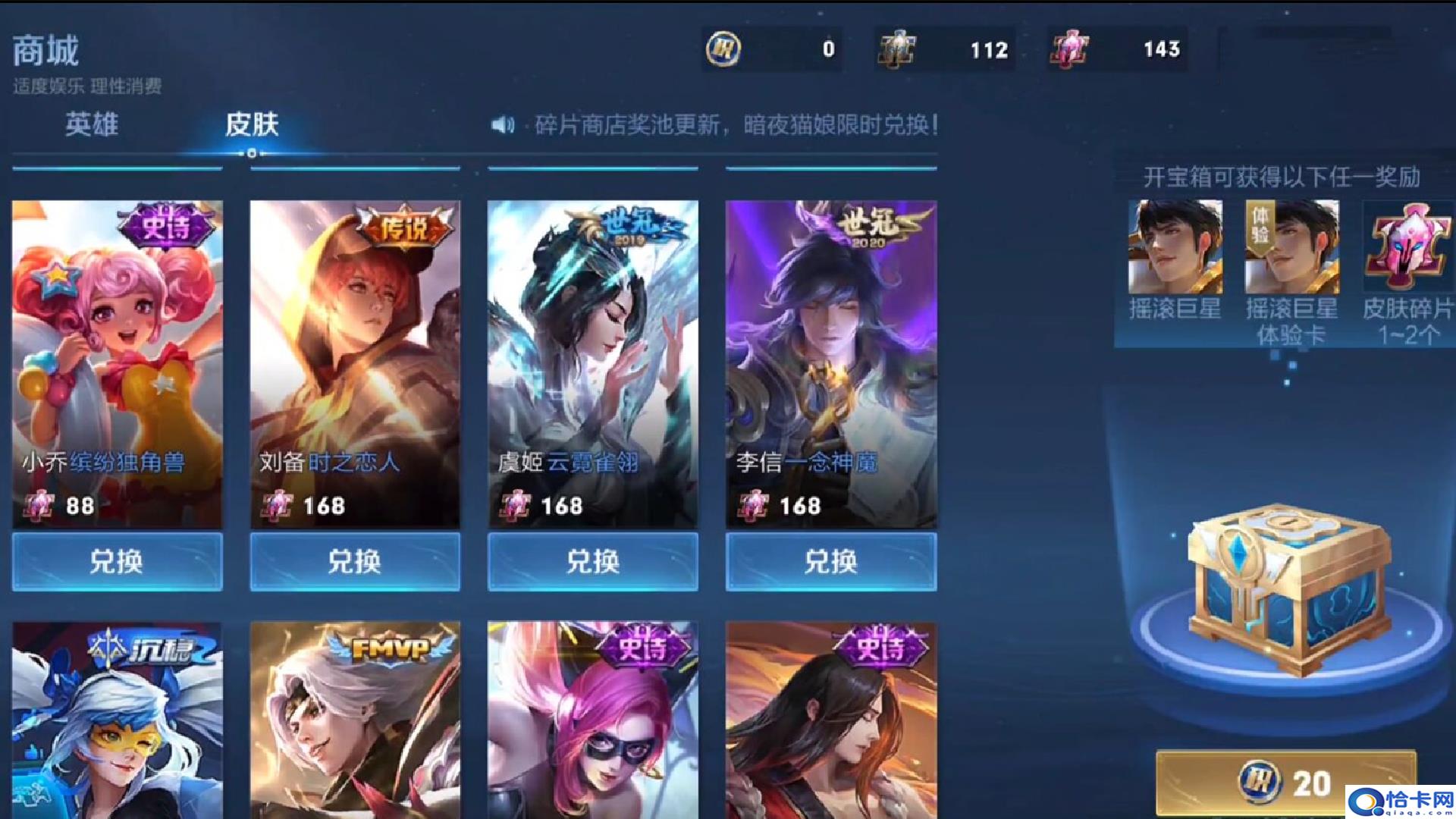This screenshot has width=1456, height=819.
Task: View the long black-haired 史诗 skin card
Action: [831, 720]
